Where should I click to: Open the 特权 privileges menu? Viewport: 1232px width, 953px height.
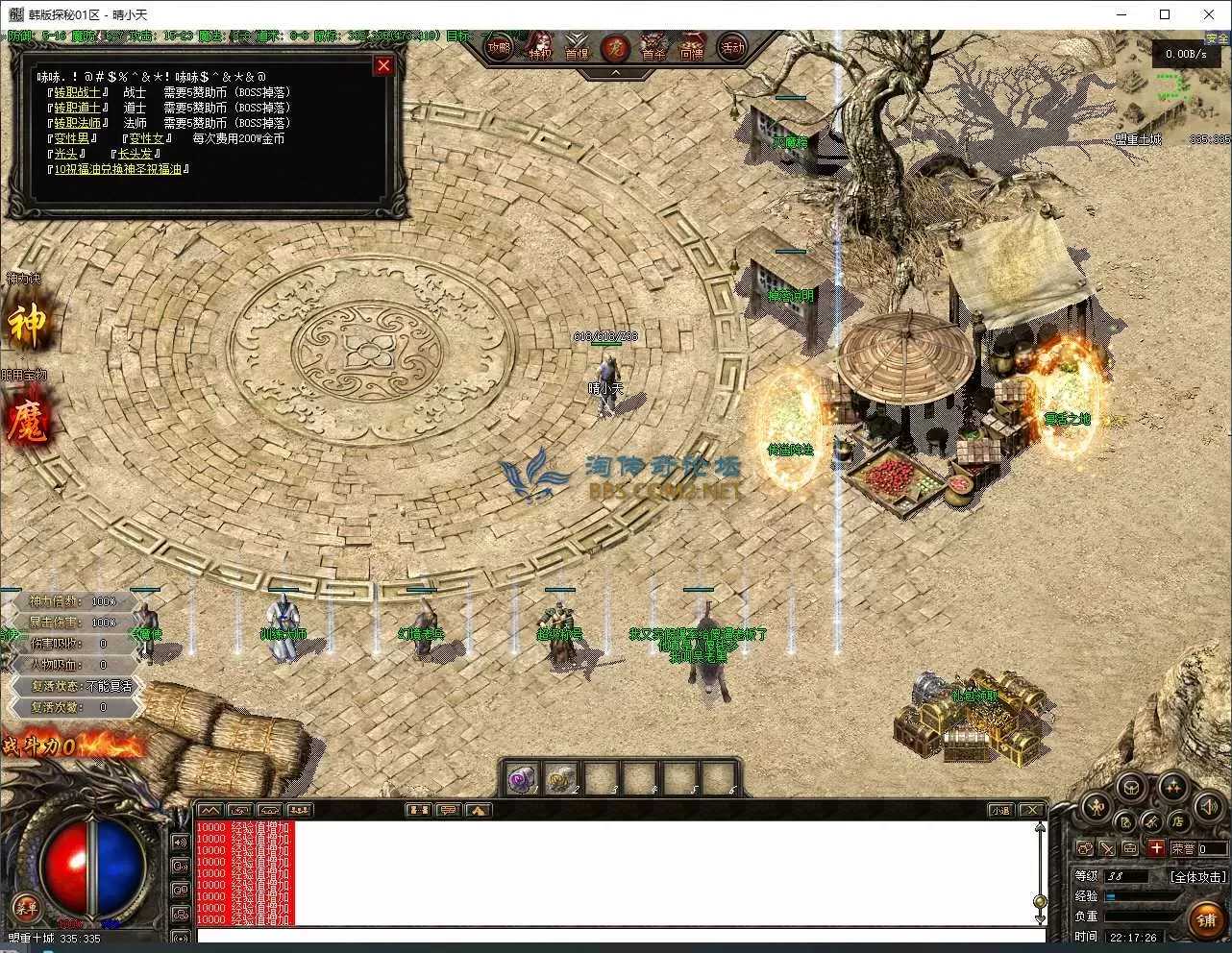click(x=540, y=47)
